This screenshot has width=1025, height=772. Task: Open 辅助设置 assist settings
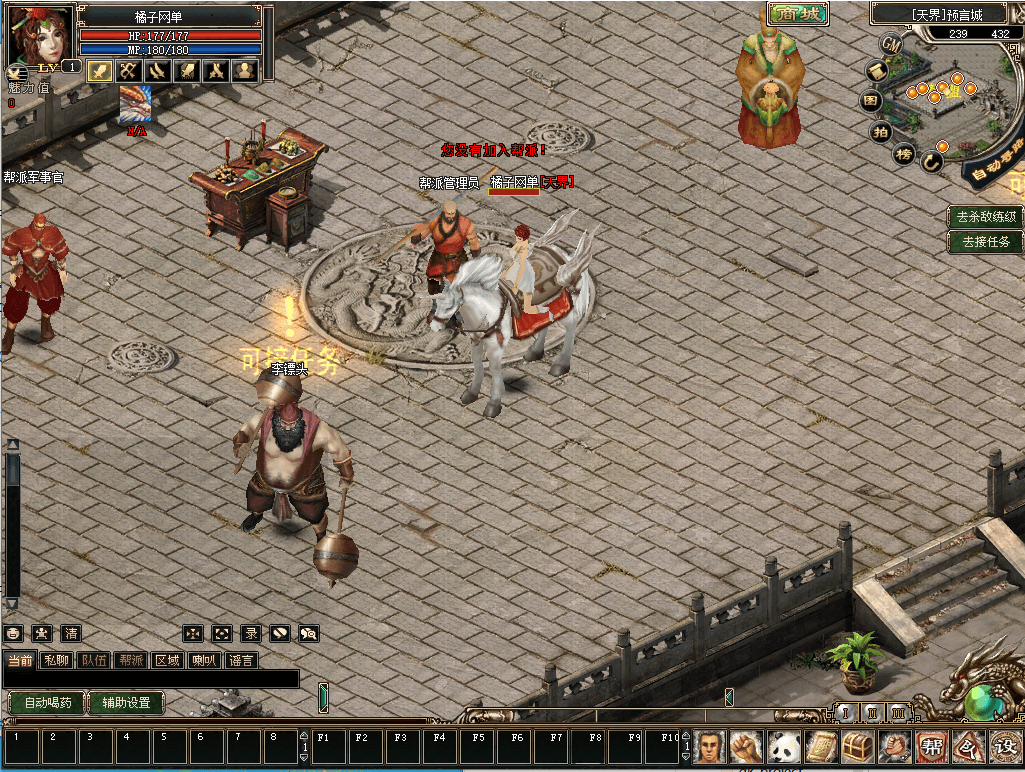coord(126,703)
